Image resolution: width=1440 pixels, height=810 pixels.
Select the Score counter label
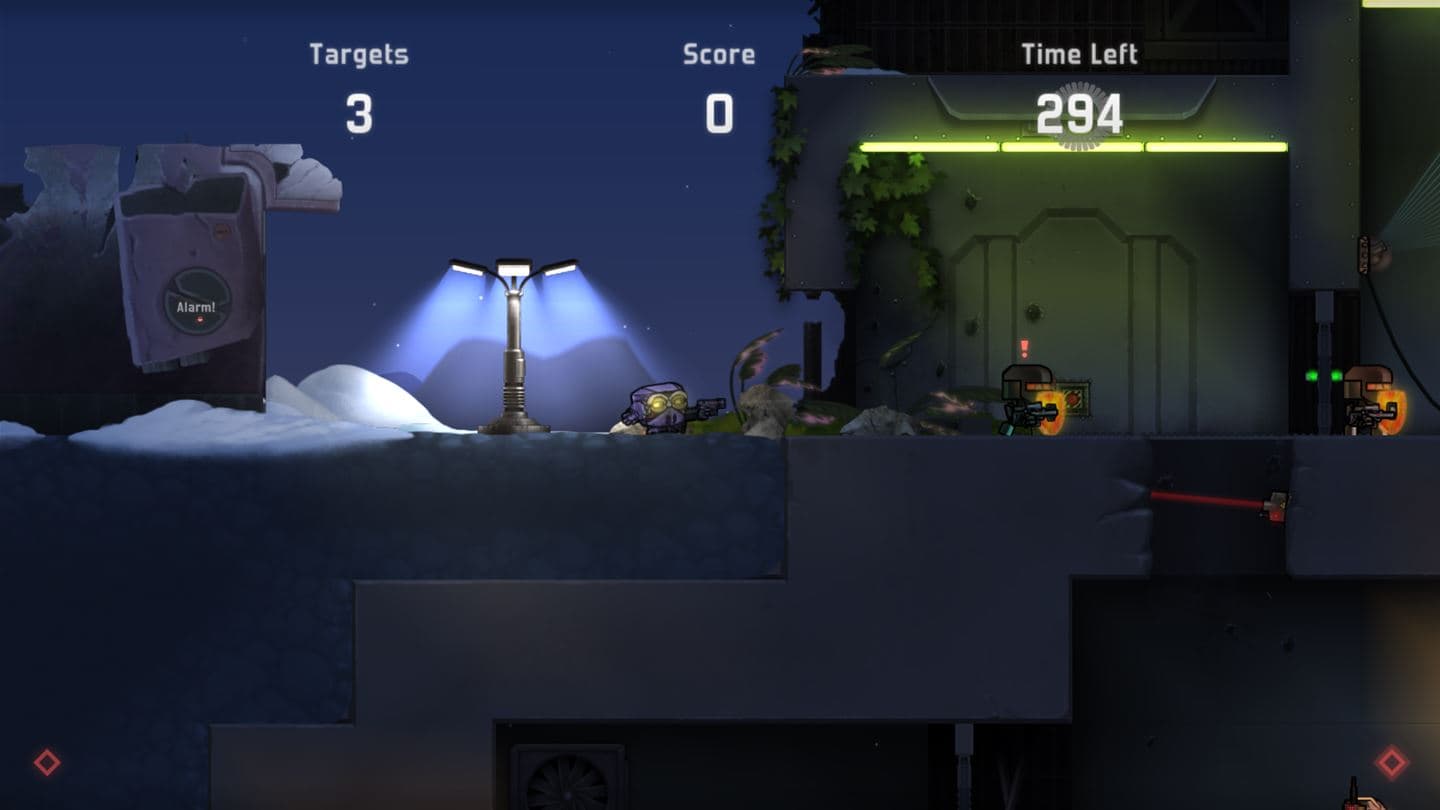(719, 54)
